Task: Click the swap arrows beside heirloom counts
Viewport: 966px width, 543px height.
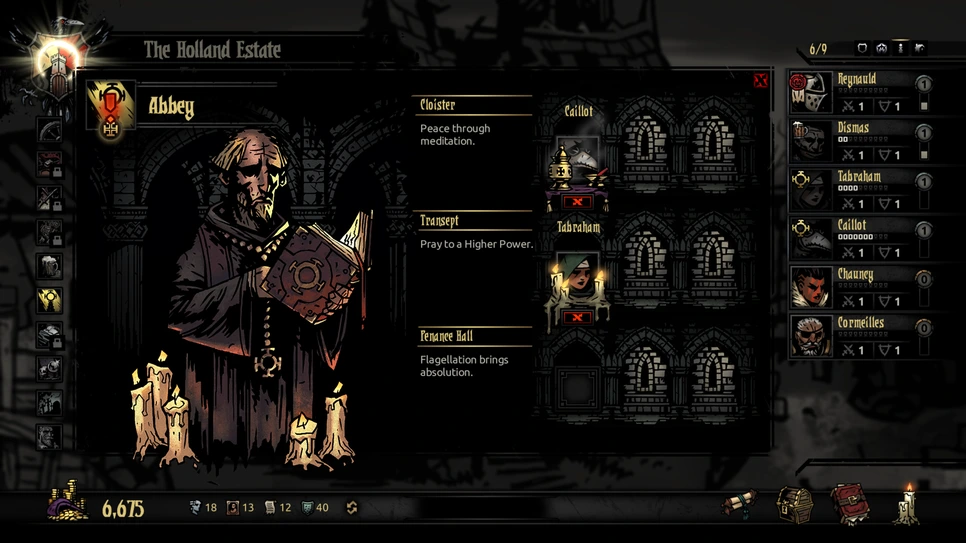Action: coord(352,508)
